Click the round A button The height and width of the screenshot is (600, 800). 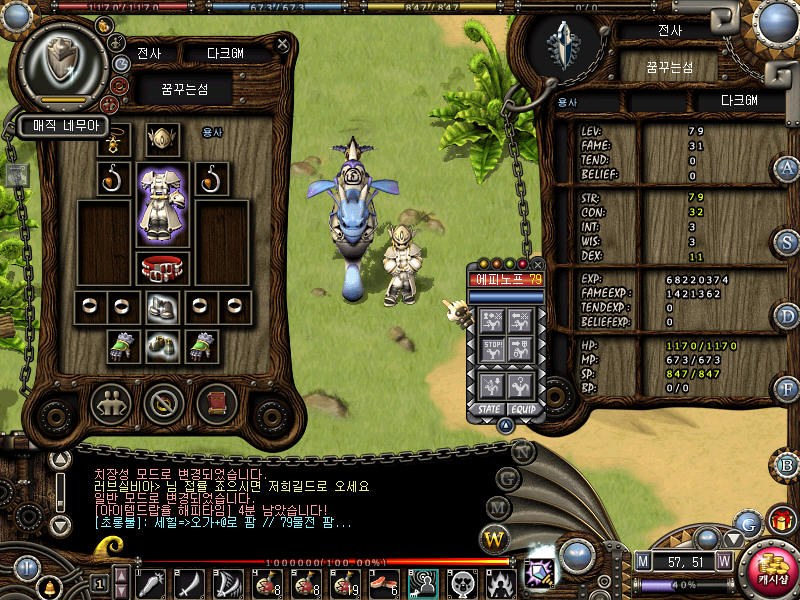787,168
